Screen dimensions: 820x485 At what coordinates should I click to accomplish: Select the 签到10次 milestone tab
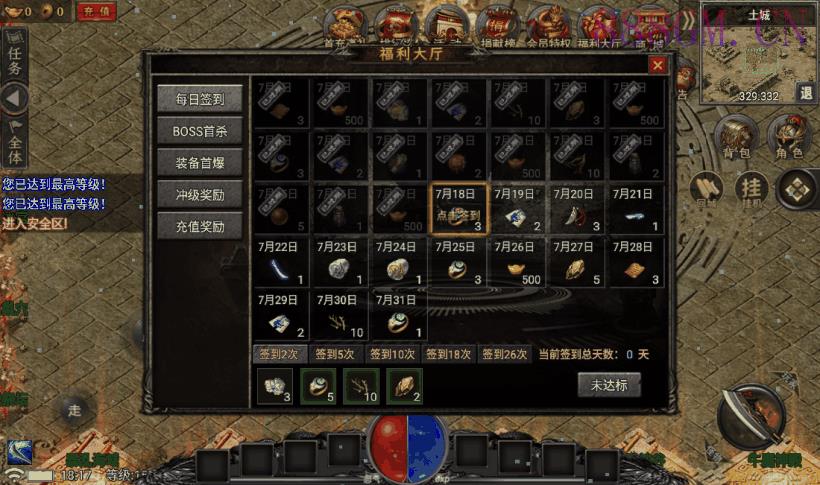390,354
